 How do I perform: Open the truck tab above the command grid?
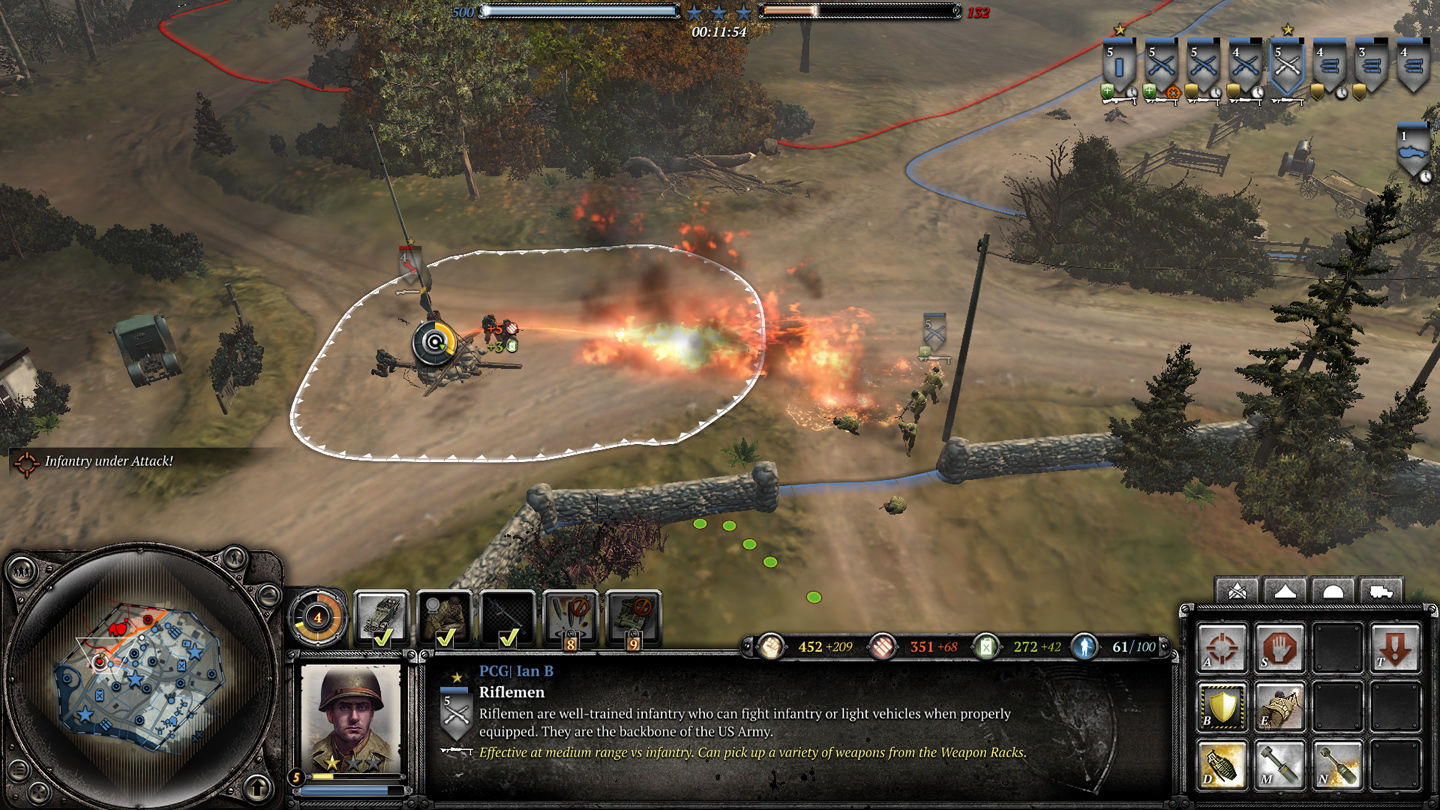click(x=1381, y=591)
